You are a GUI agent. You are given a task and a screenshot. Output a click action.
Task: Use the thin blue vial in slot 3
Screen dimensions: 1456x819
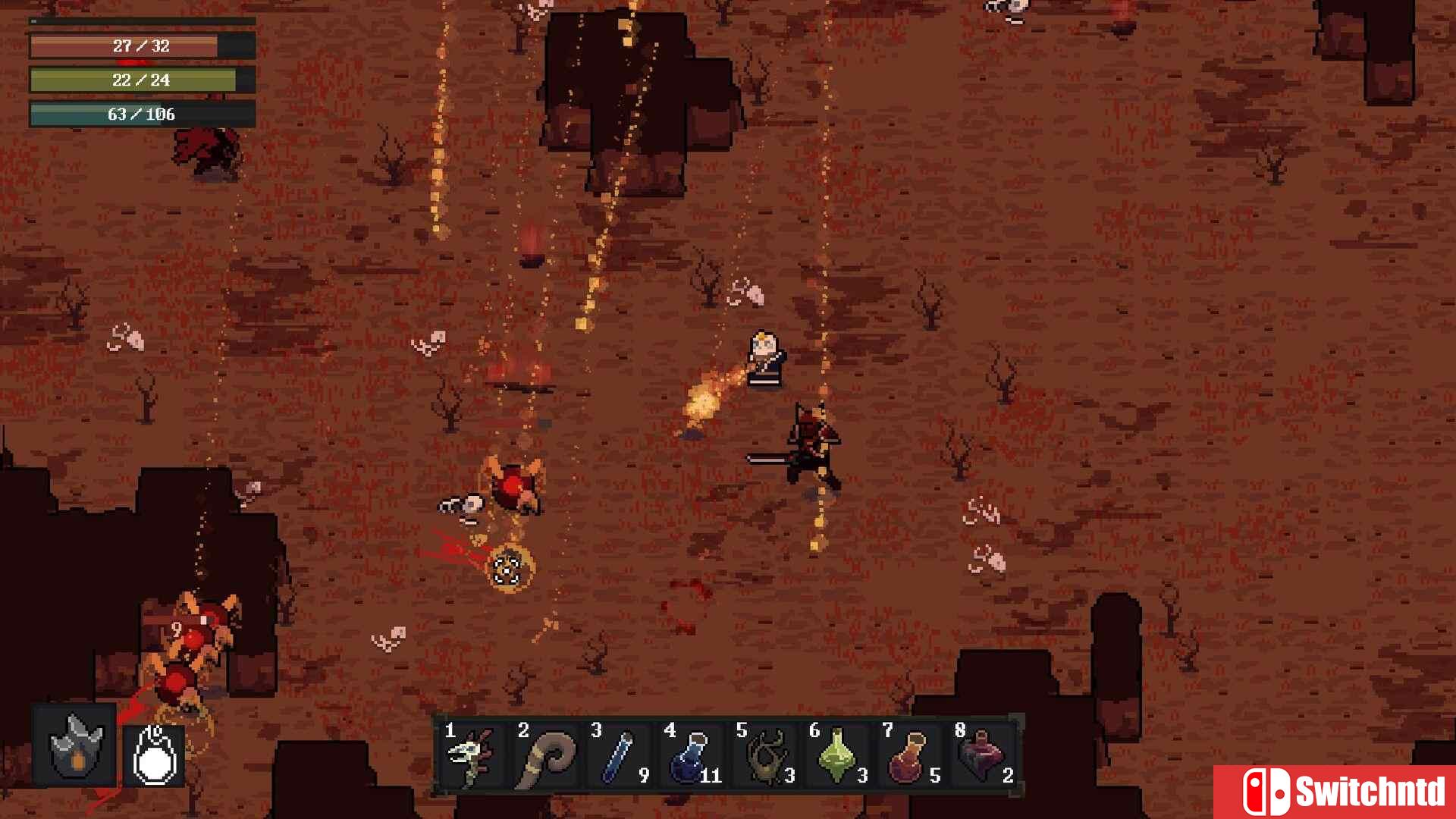tap(617, 755)
